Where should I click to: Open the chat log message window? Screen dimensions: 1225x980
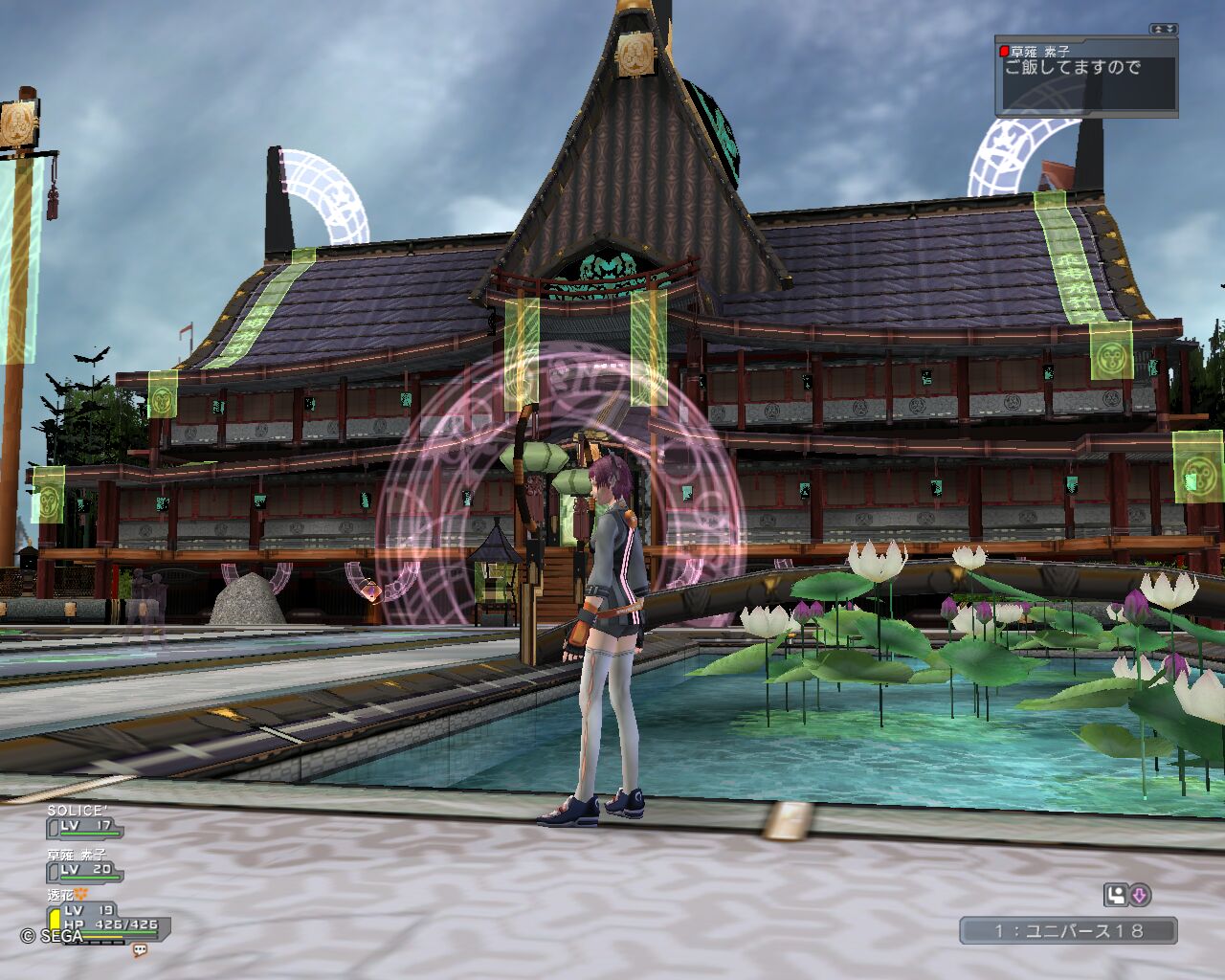tap(1085, 78)
